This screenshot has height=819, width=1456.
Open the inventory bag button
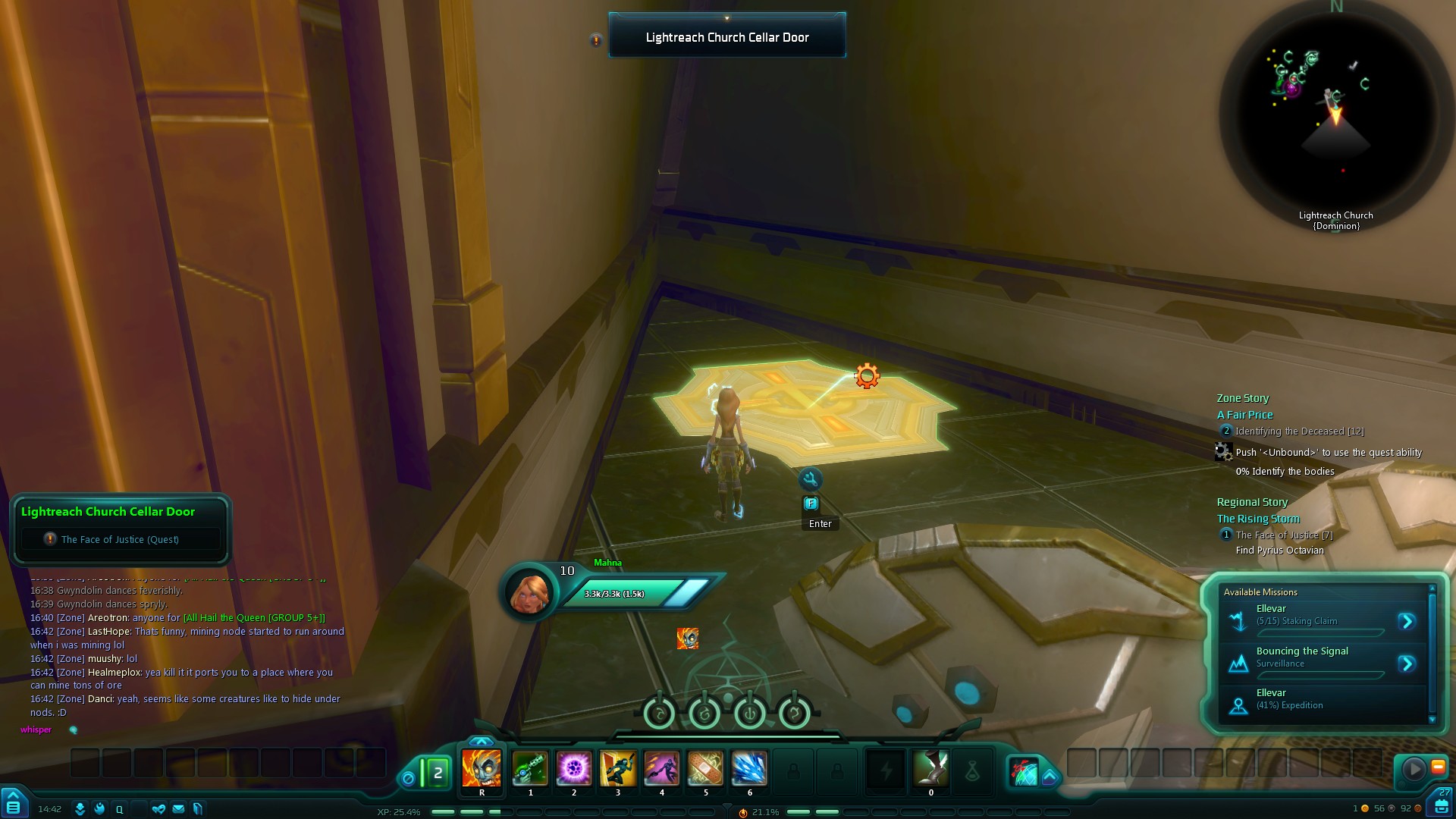[x=1441, y=804]
